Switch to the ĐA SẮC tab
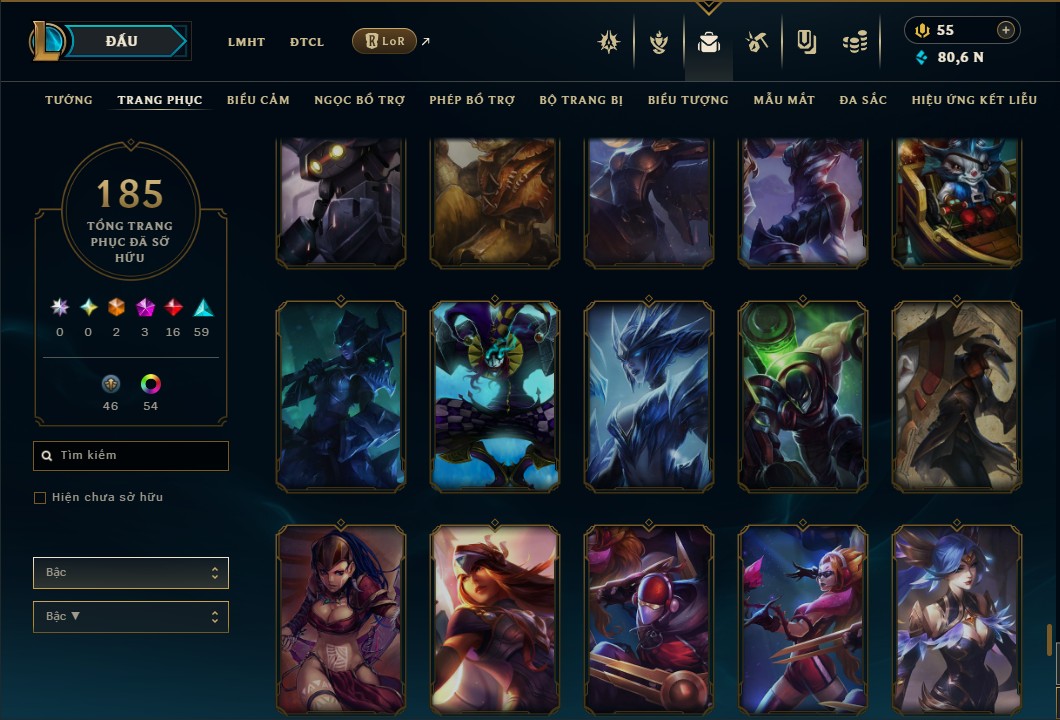This screenshot has width=1060, height=720. tap(863, 100)
